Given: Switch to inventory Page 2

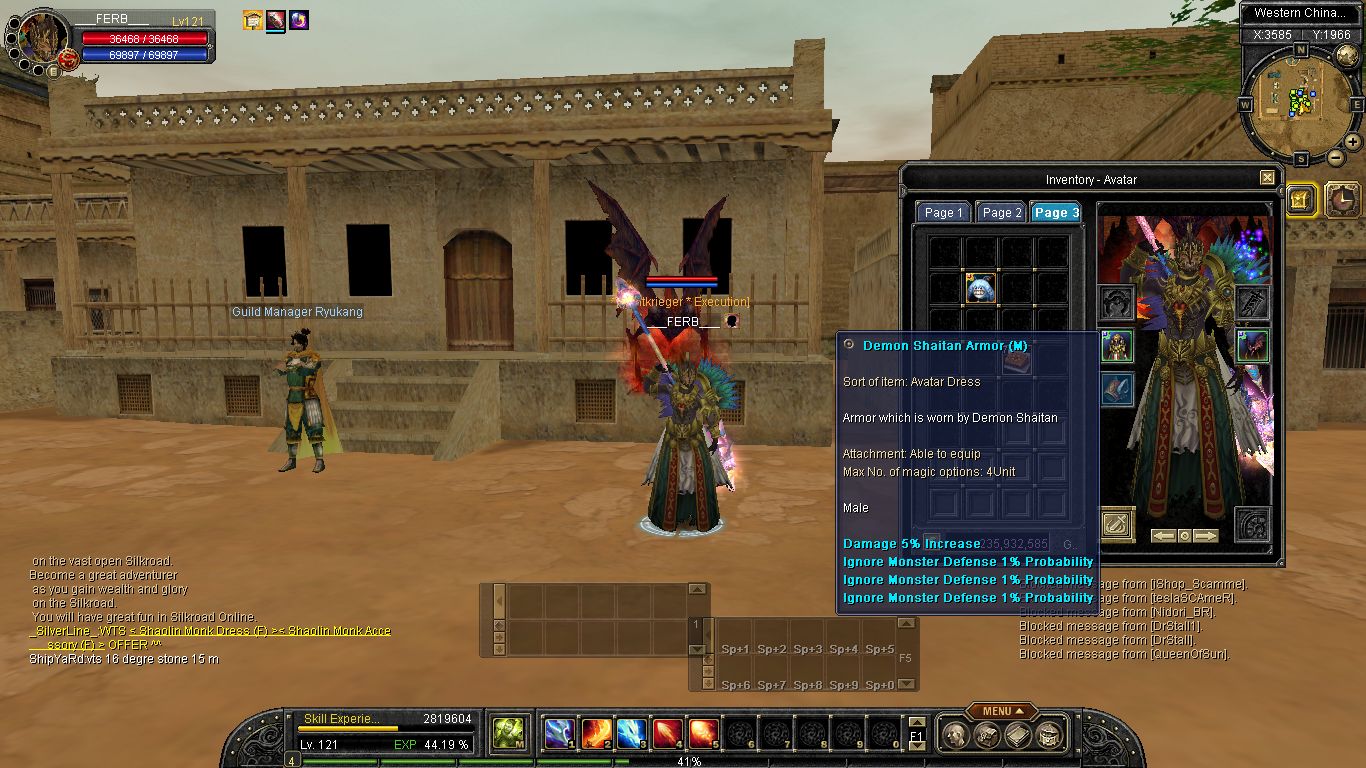Looking at the screenshot, I should tap(1001, 212).
